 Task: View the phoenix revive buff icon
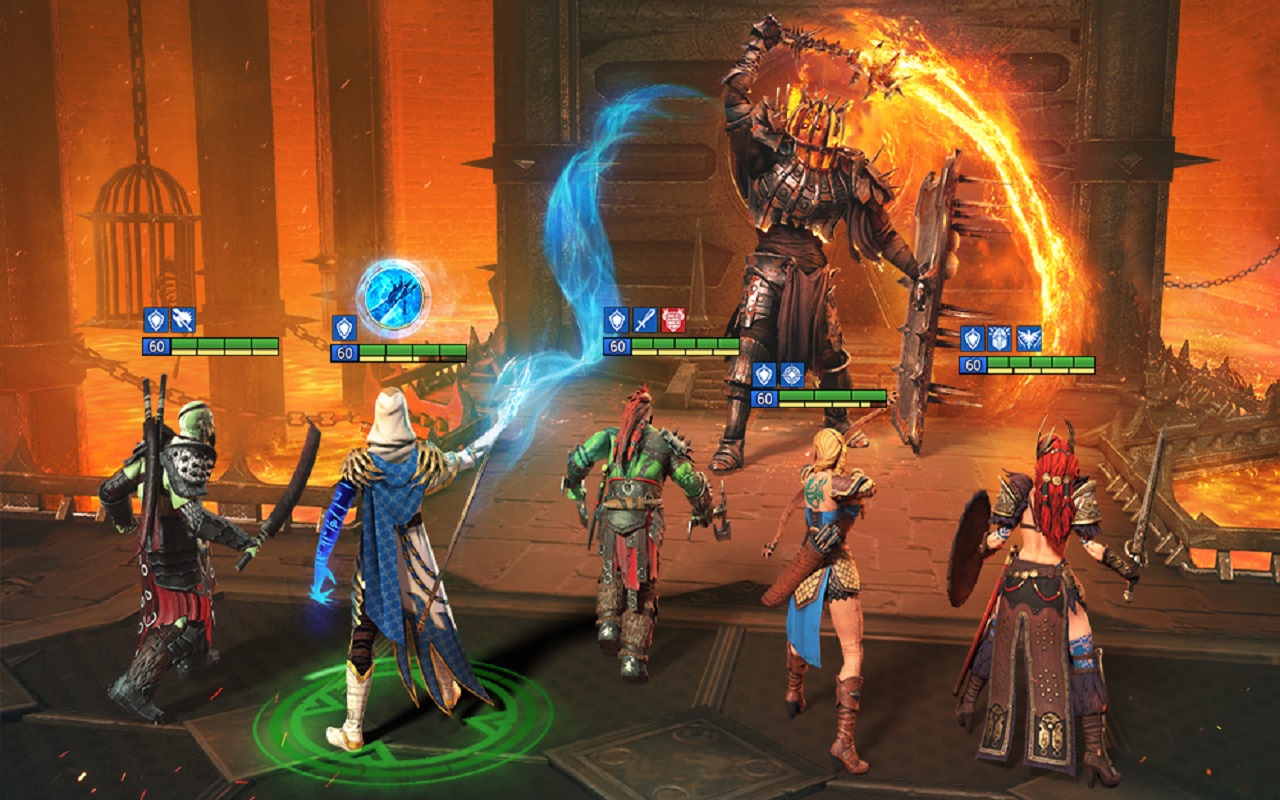(1028, 338)
